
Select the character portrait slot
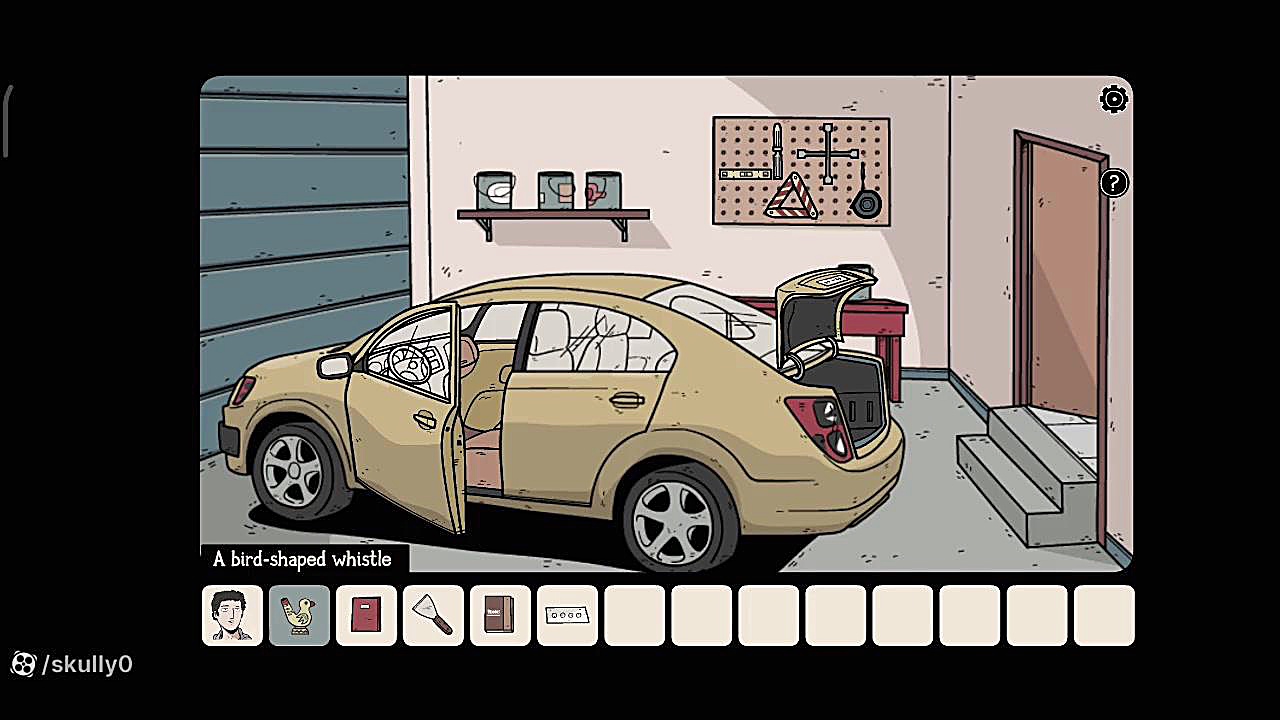pyautogui.click(x=232, y=615)
